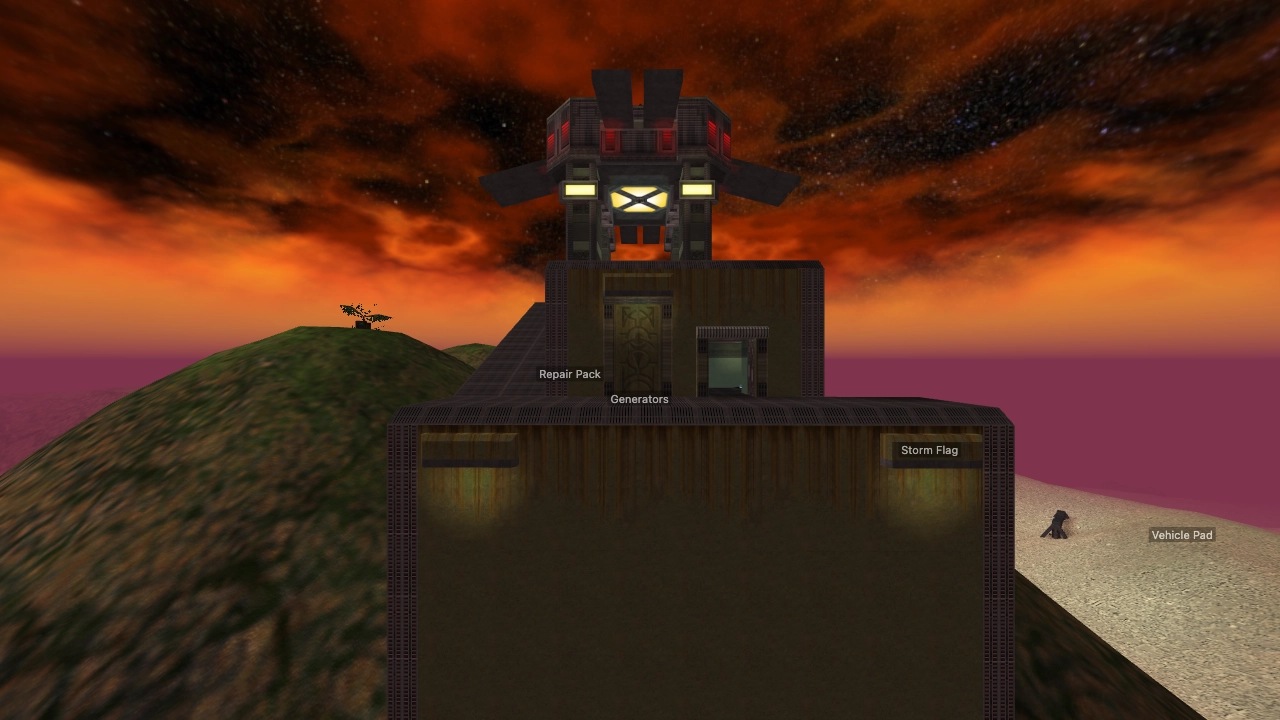Select the Generators waypoint label
Screen dimensions: 1280x720
pos(639,399)
